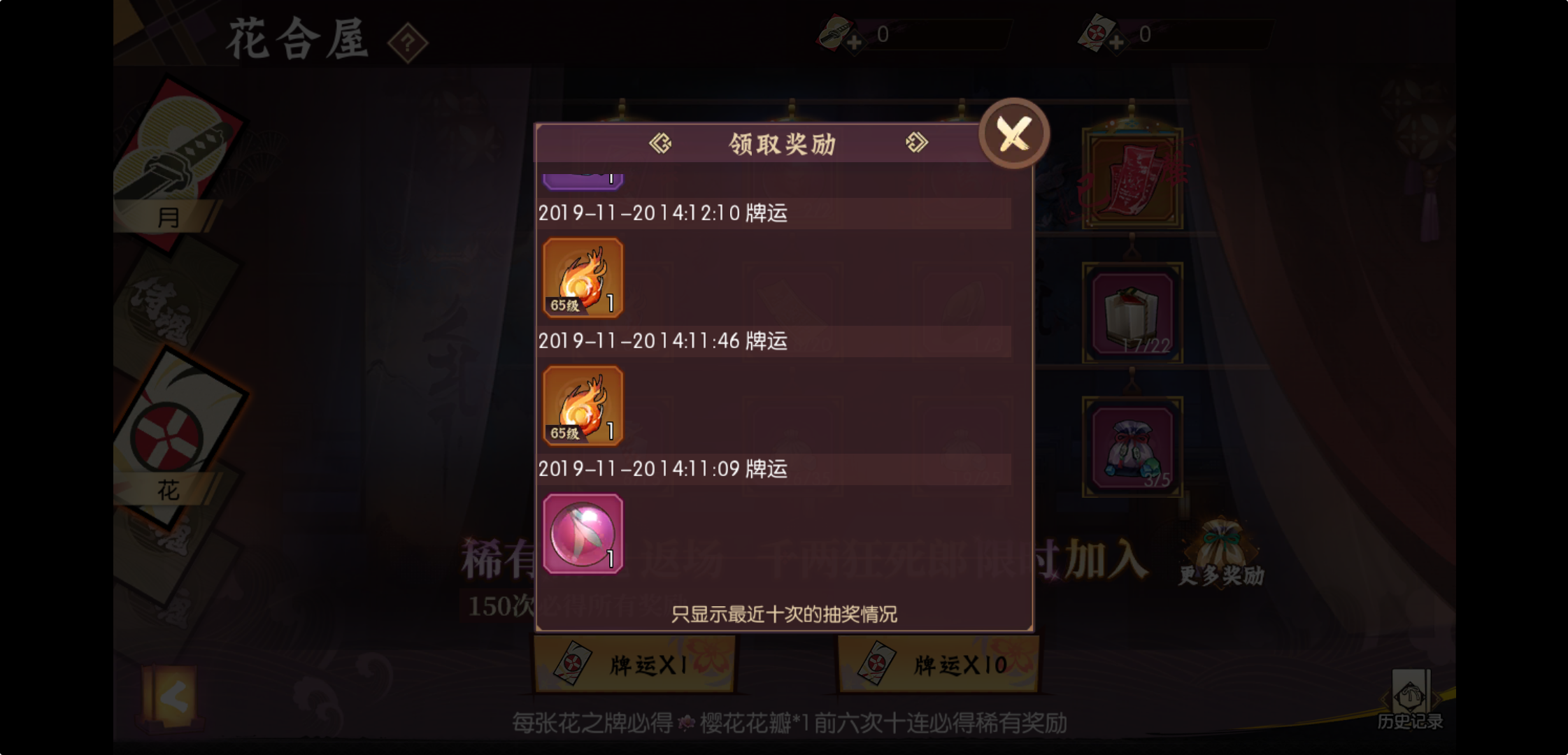Click the right double-arrow in the reward header
Image resolution: width=1568 pixels, height=755 pixels.
[917, 143]
